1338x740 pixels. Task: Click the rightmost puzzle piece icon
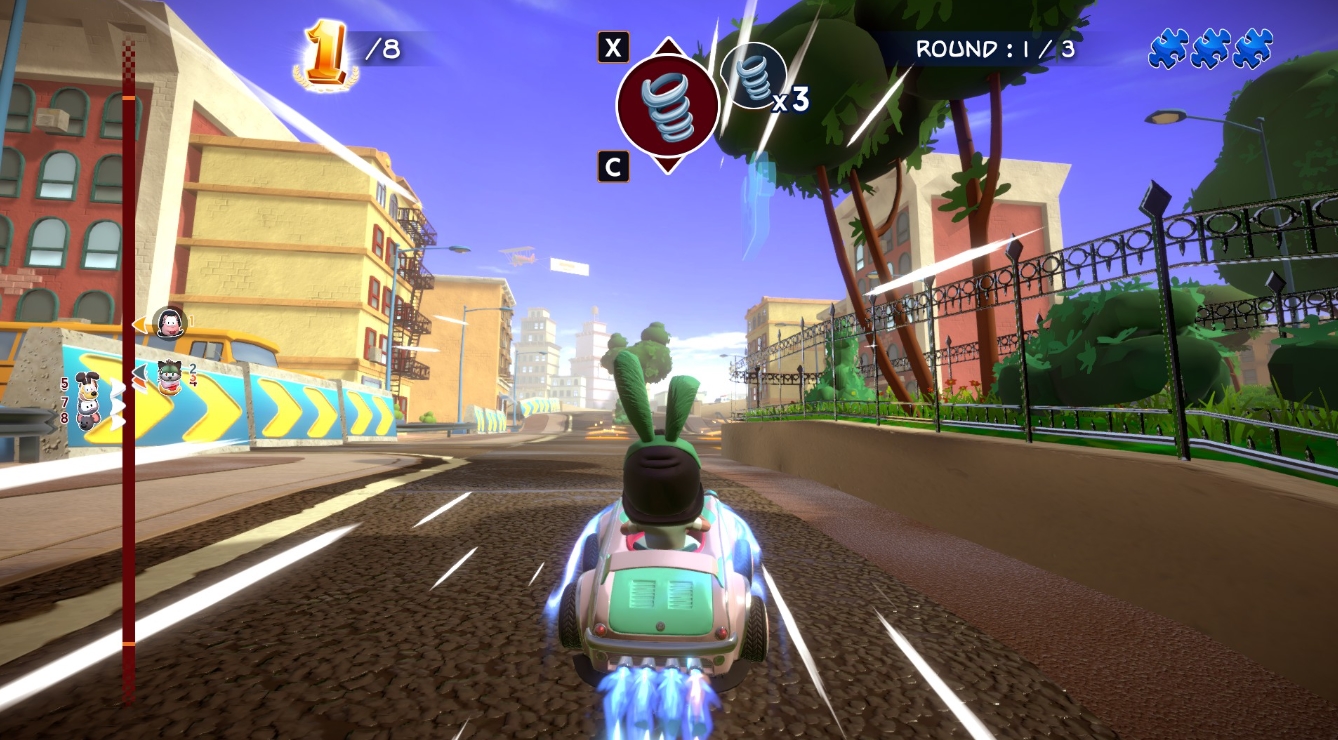point(1251,46)
